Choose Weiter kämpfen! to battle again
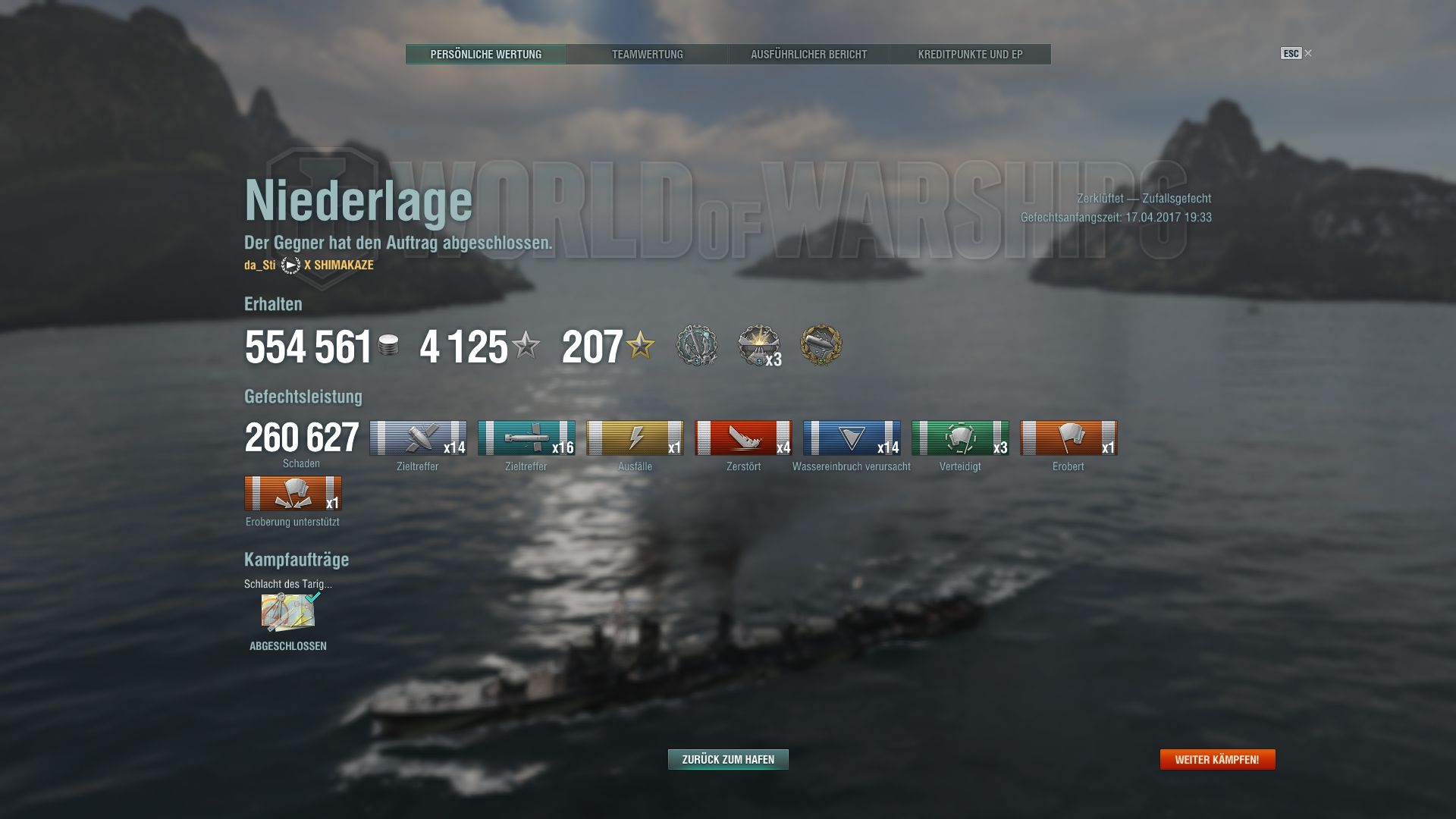Screen dimensions: 1456x819 [1217, 759]
